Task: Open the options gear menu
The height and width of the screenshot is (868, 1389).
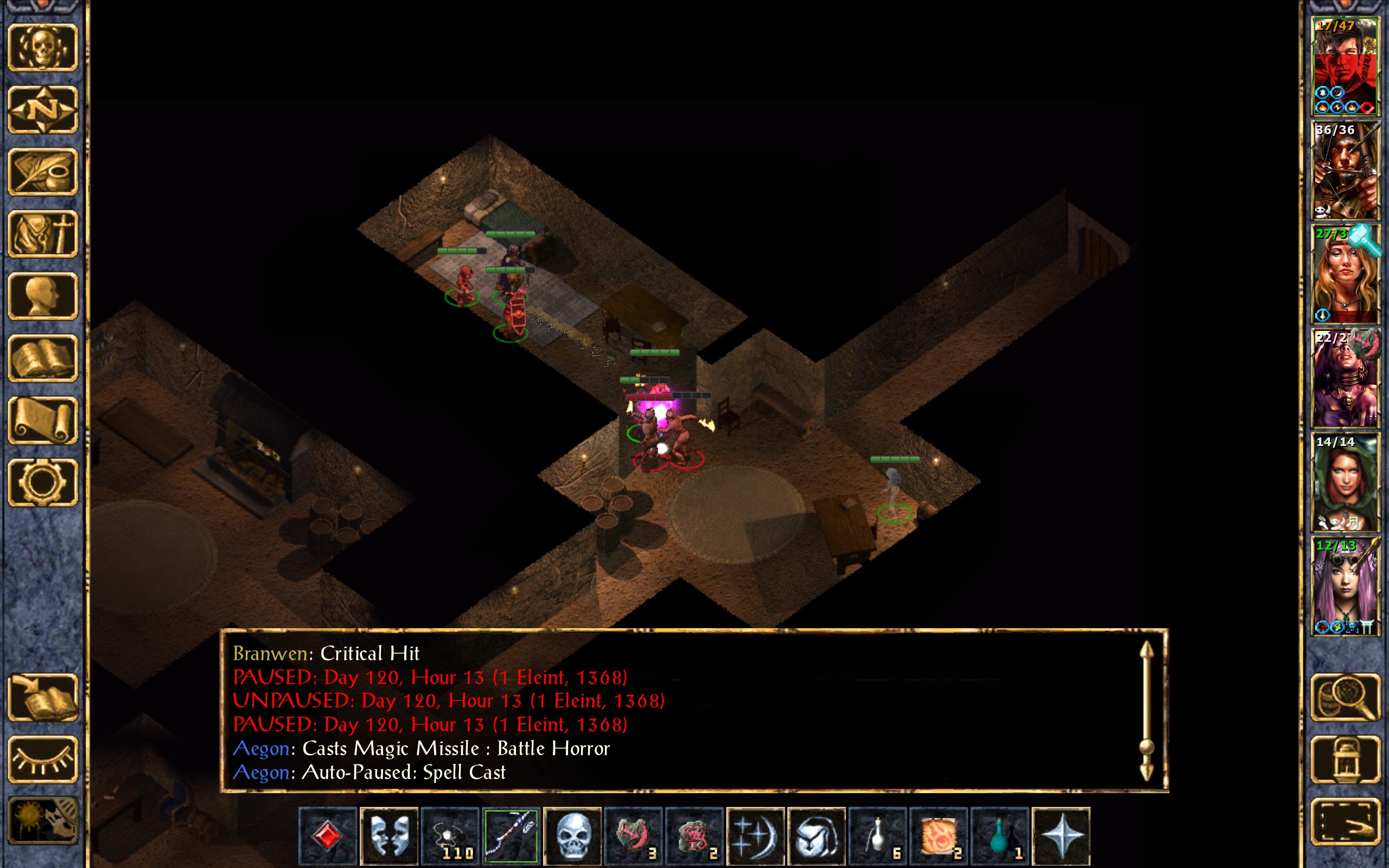Action: pos(42,482)
